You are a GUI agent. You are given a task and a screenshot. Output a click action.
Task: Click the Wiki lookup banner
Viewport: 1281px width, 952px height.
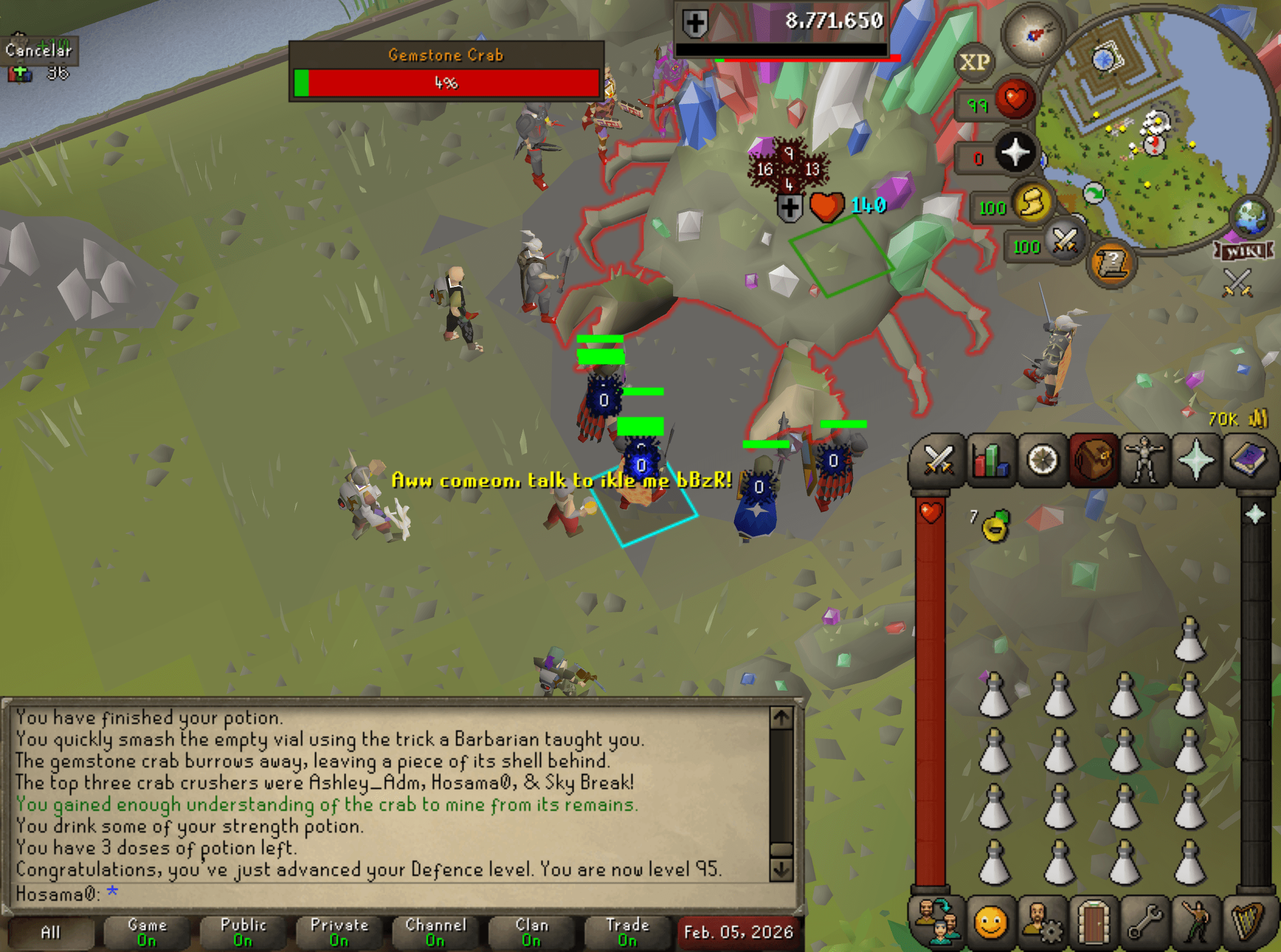(1245, 252)
